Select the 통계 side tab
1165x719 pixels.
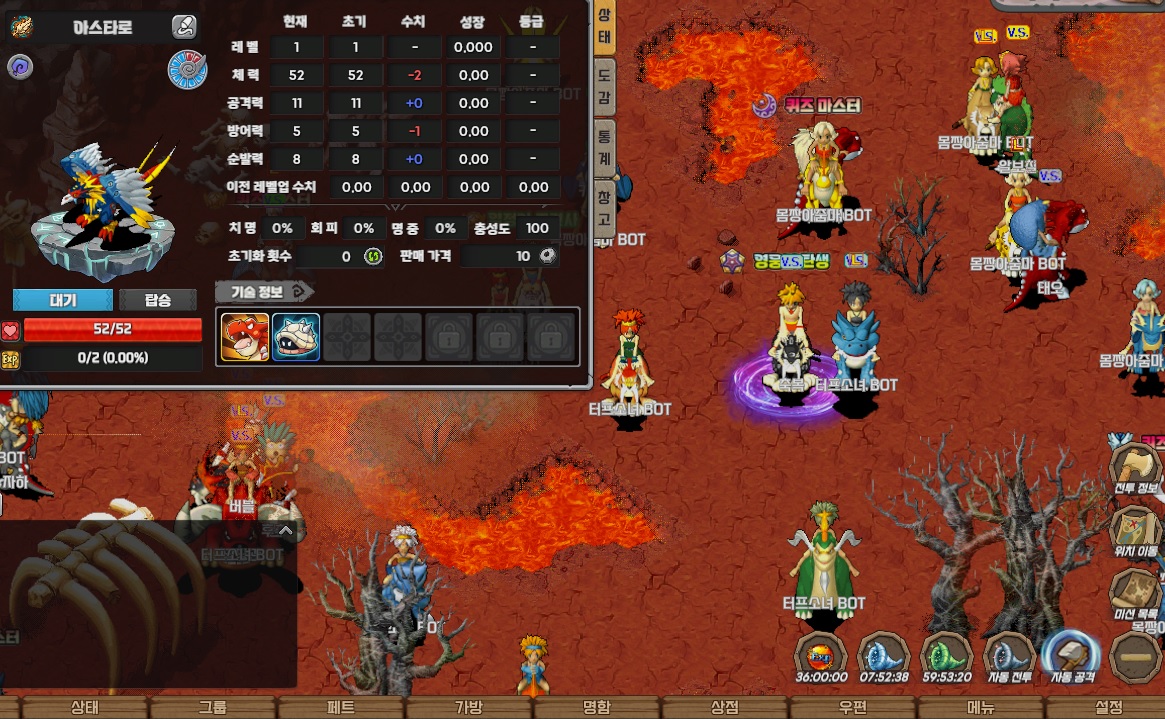604,146
